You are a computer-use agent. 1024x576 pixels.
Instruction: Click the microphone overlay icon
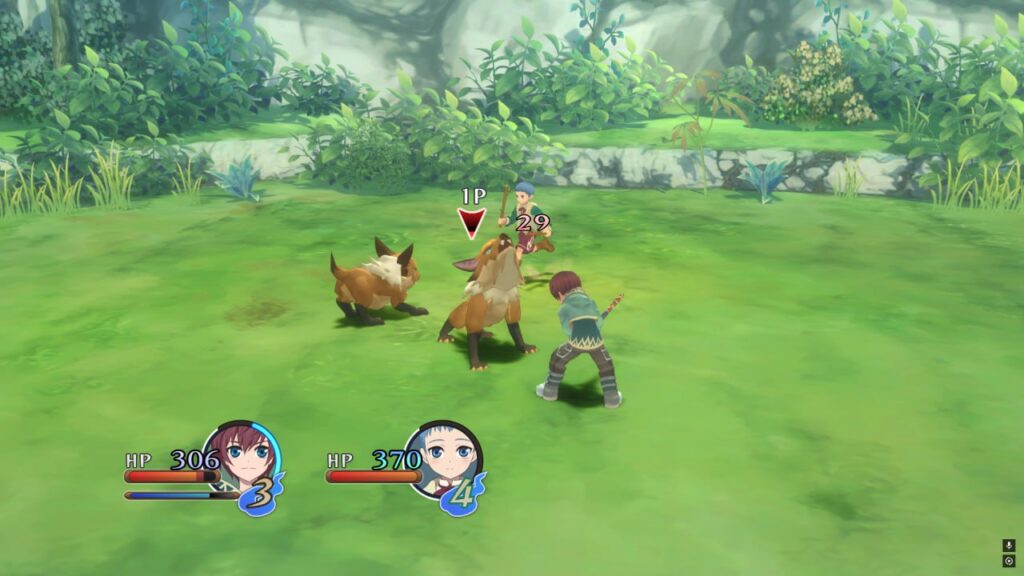1008,546
